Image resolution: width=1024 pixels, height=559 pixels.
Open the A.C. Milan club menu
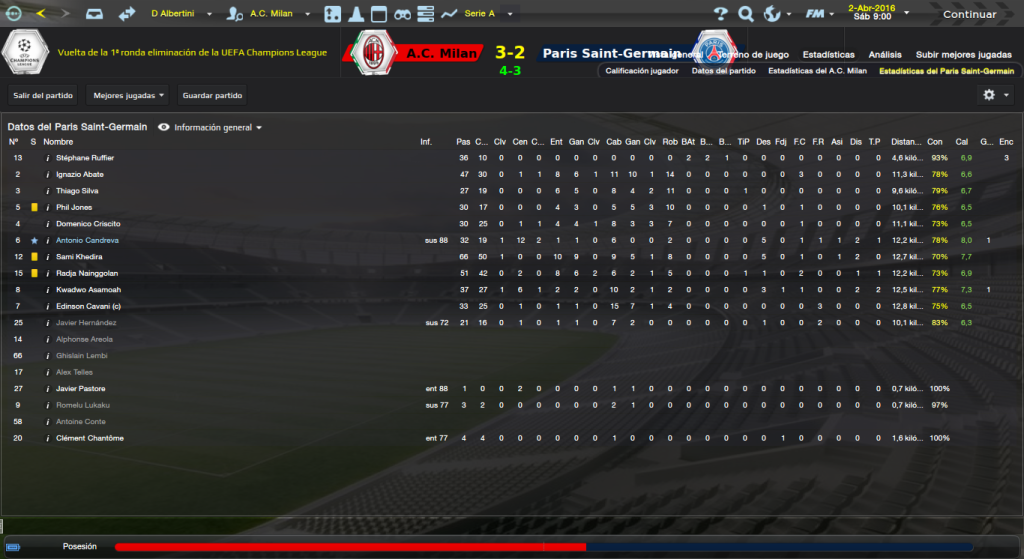(x=275, y=14)
